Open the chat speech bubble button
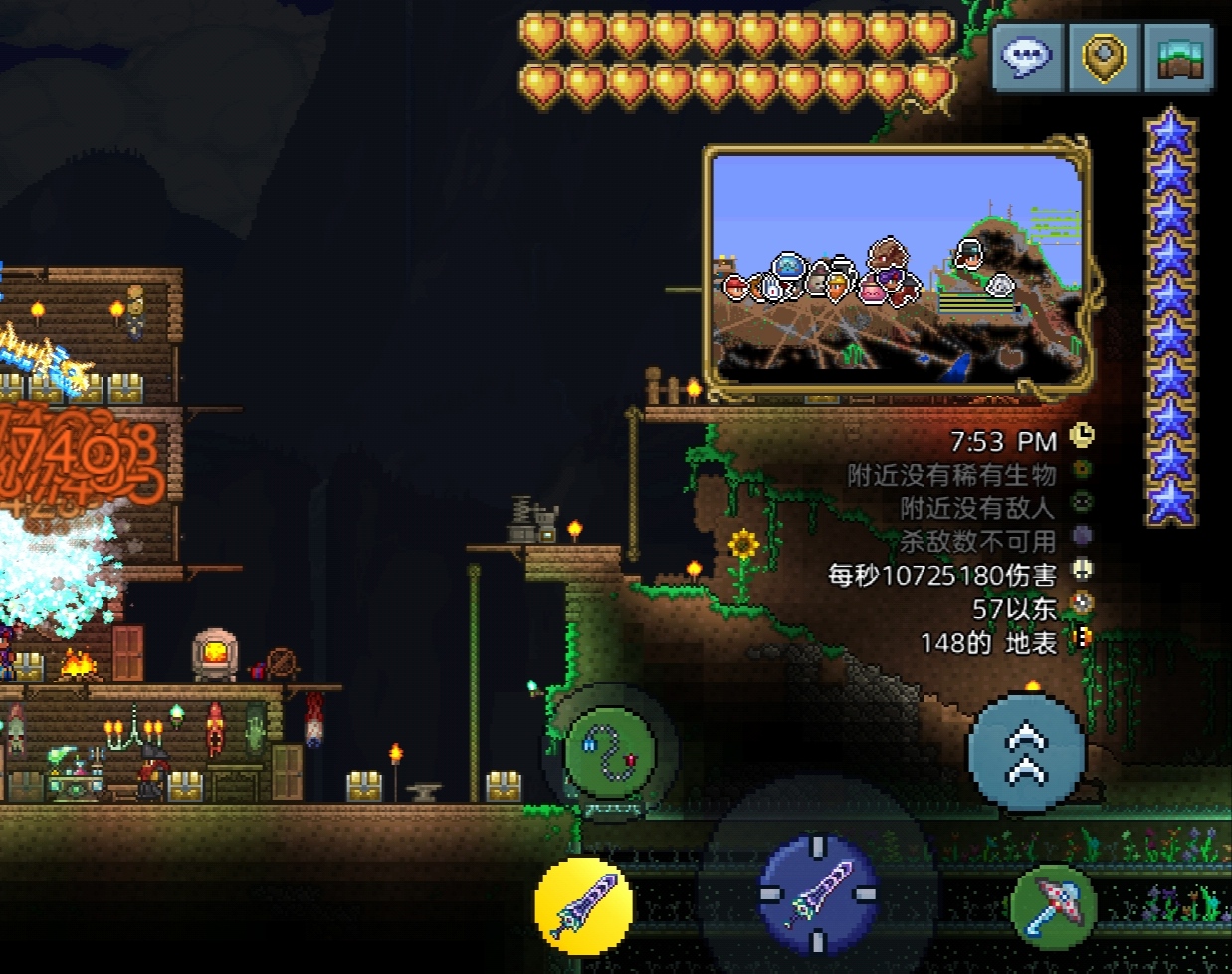1232x974 pixels. [x=1027, y=58]
